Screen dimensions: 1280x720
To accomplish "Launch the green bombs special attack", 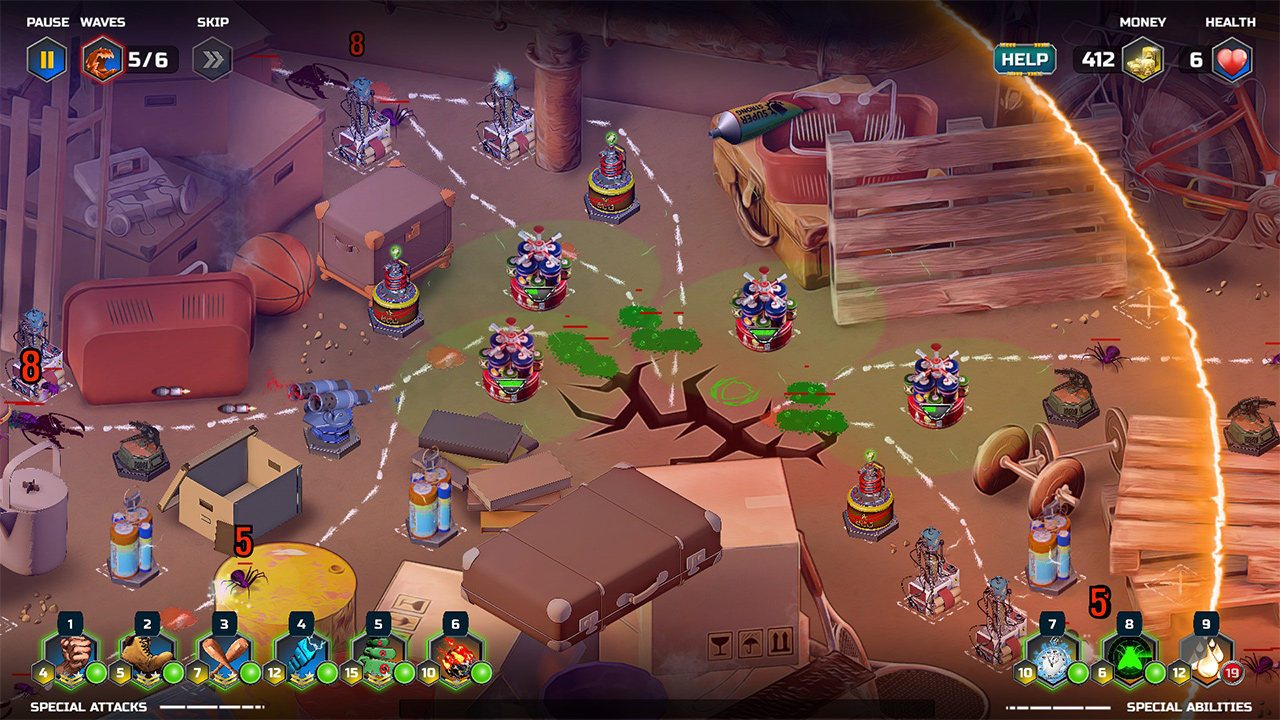I will pos(378,658).
